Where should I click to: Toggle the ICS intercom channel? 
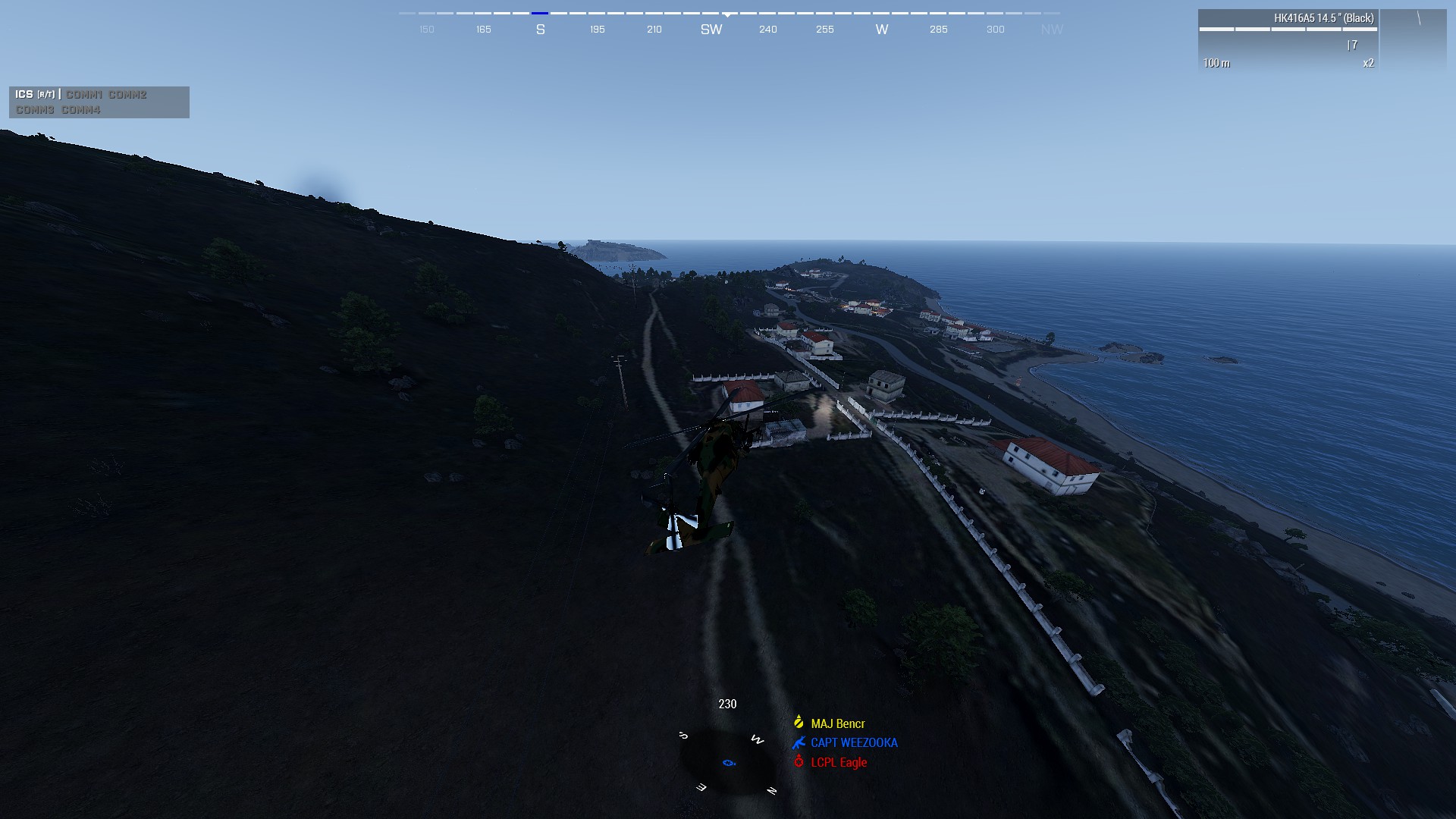24,95
